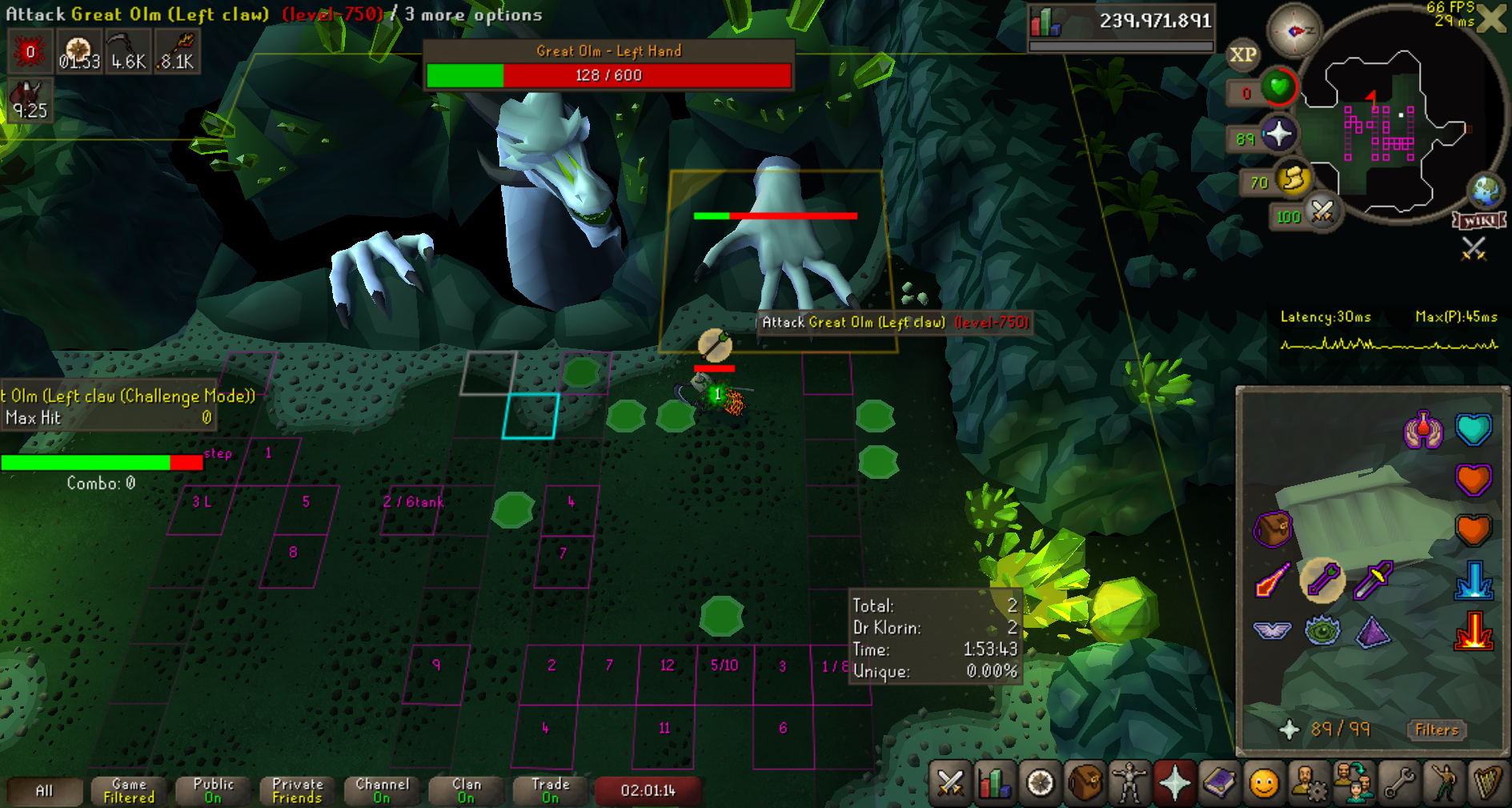
Task: Toggle the XP drops button
Action: tap(1242, 55)
